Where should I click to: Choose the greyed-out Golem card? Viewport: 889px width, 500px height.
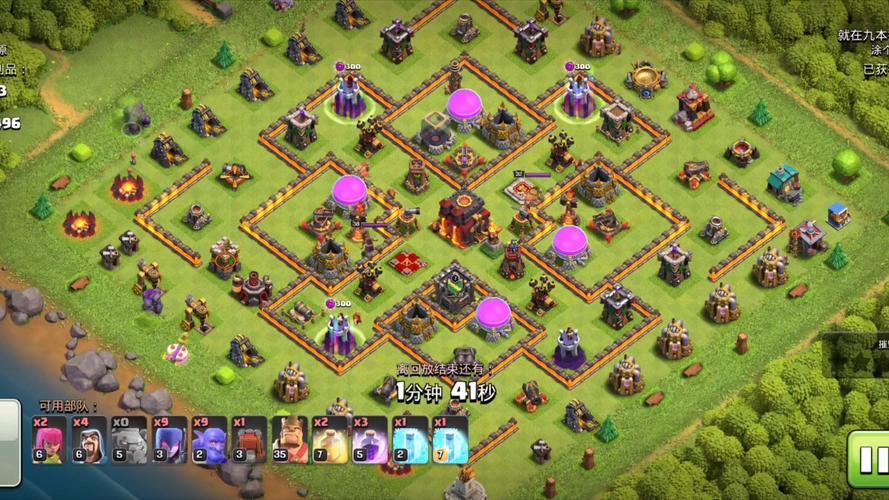click(x=129, y=440)
